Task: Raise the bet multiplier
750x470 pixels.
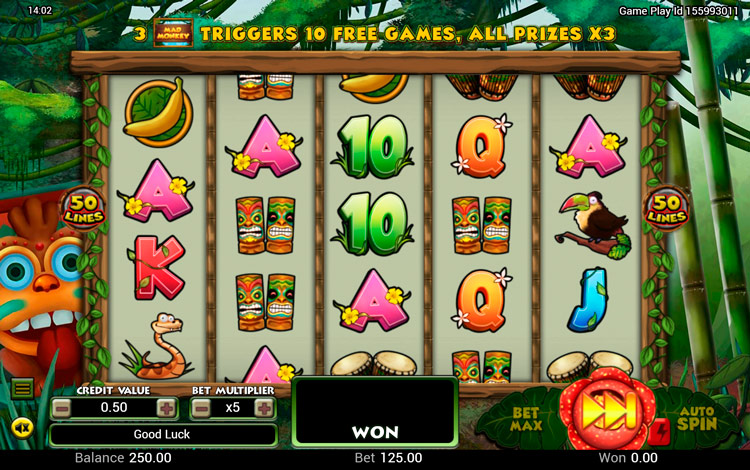Action: (264, 408)
